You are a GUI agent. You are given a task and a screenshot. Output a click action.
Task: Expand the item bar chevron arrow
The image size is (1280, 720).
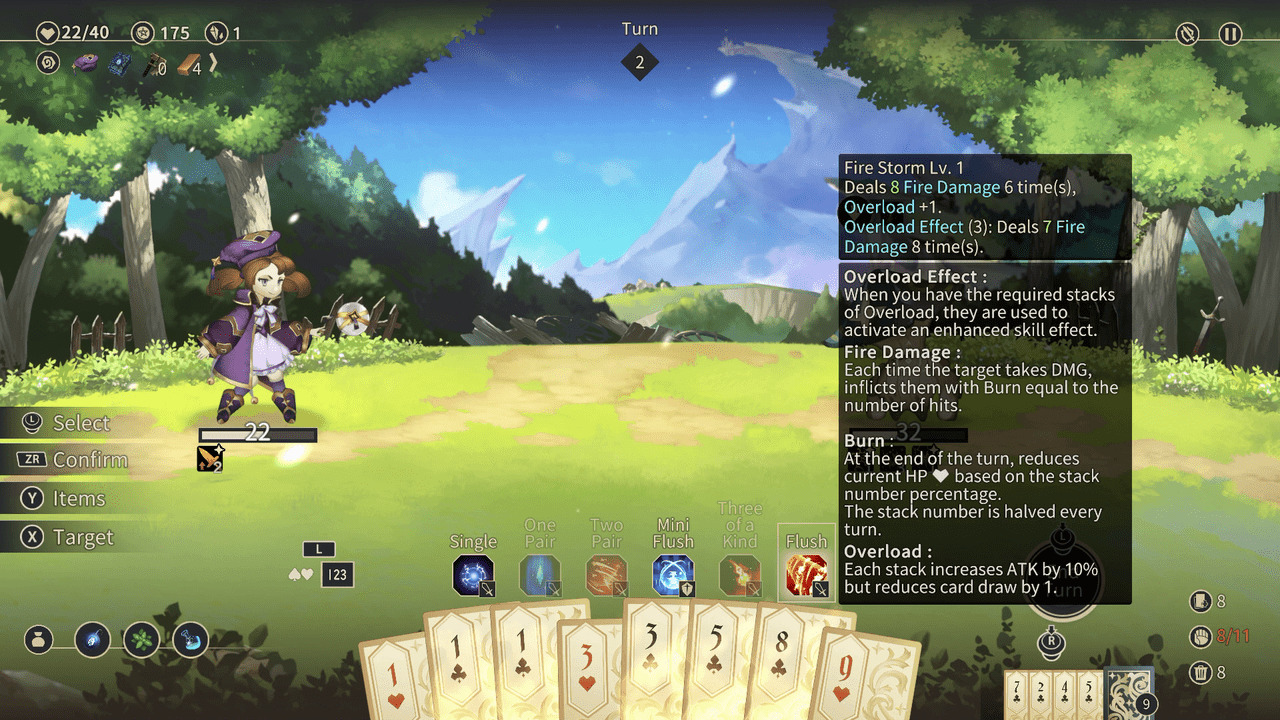(x=212, y=64)
